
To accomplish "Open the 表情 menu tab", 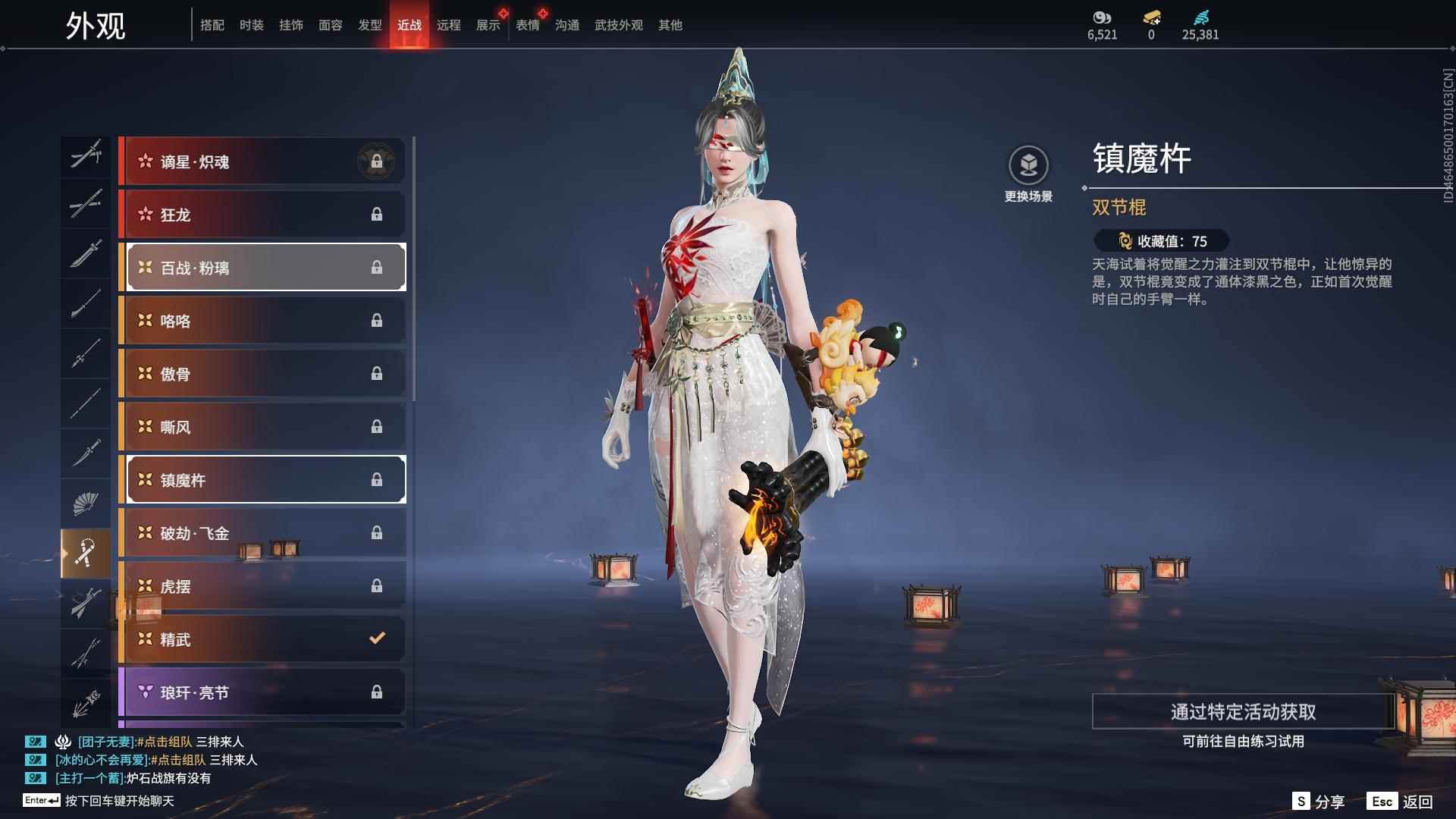I will [527, 25].
